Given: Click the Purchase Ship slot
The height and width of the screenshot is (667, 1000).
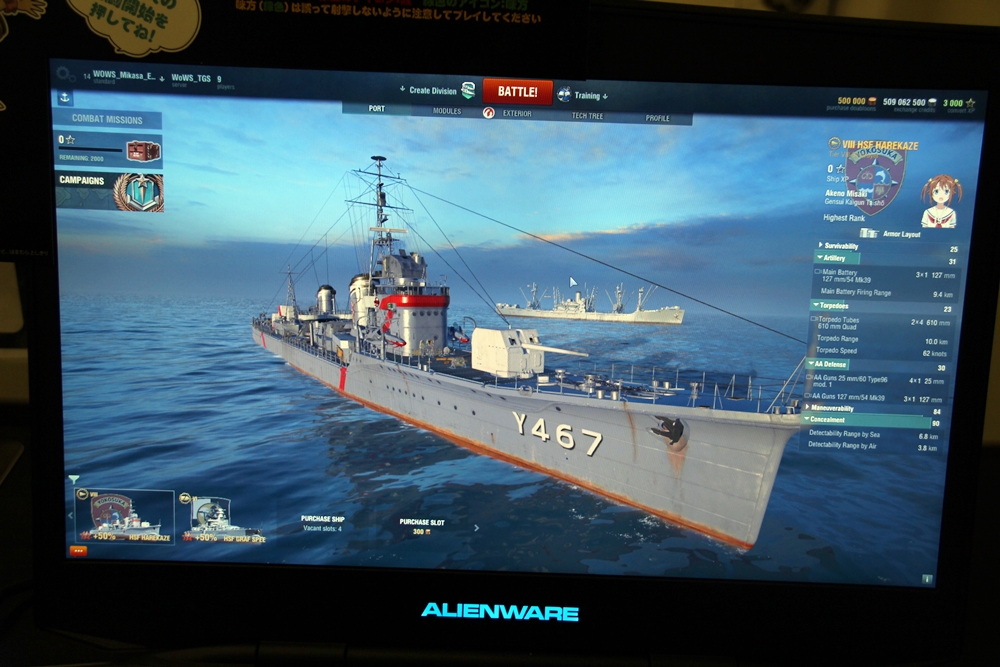Looking at the screenshot, I should [x=323, y=523].
